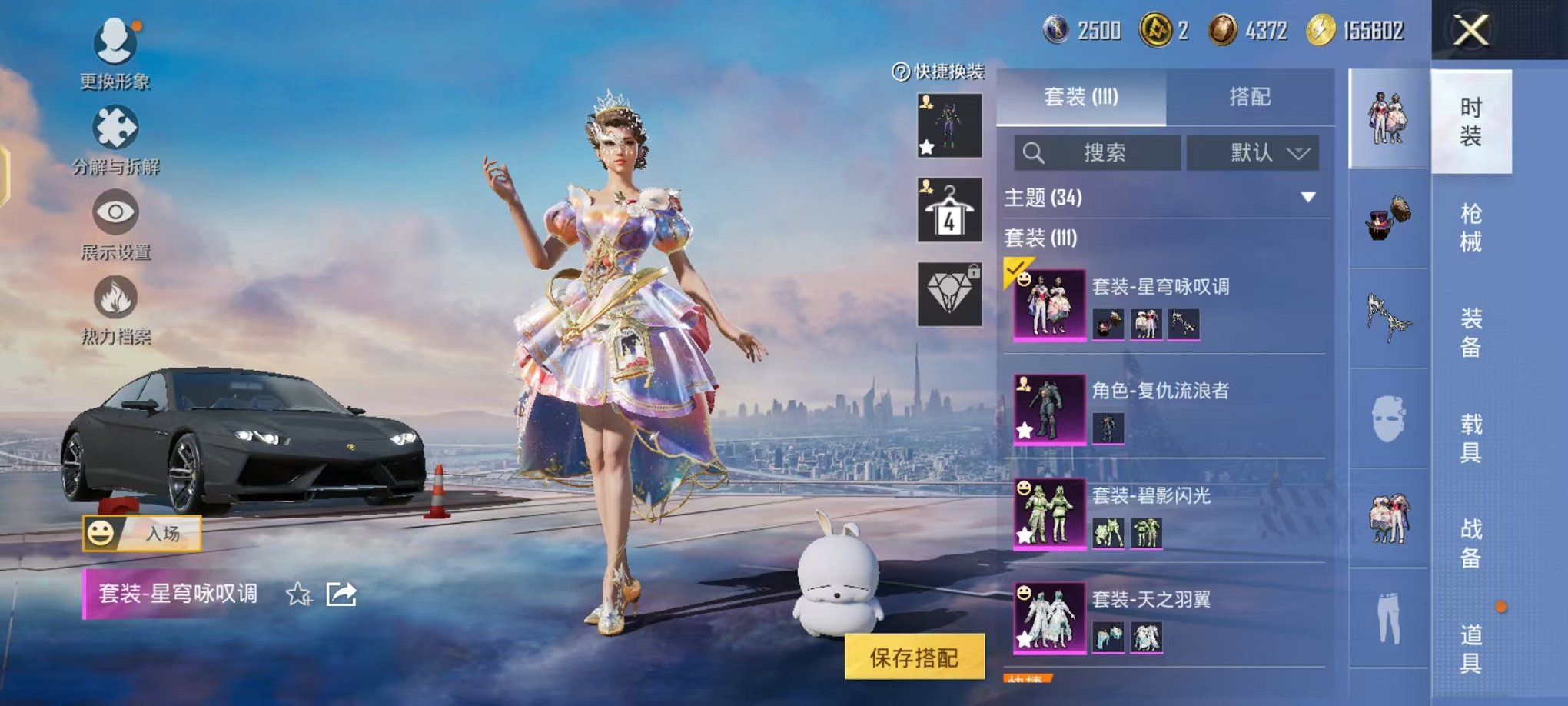
Task: Open the hanger preset slot numbered 4
Action: [949, 211]
